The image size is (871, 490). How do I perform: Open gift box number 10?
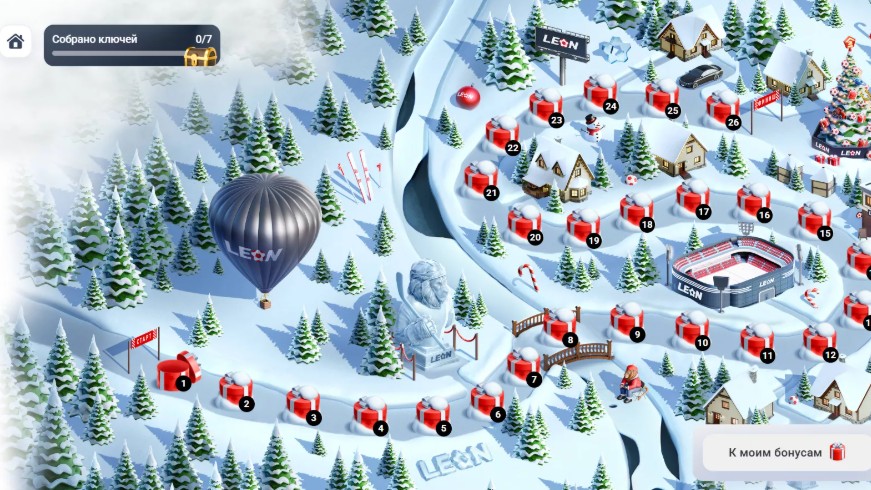[x=691, y=328]
